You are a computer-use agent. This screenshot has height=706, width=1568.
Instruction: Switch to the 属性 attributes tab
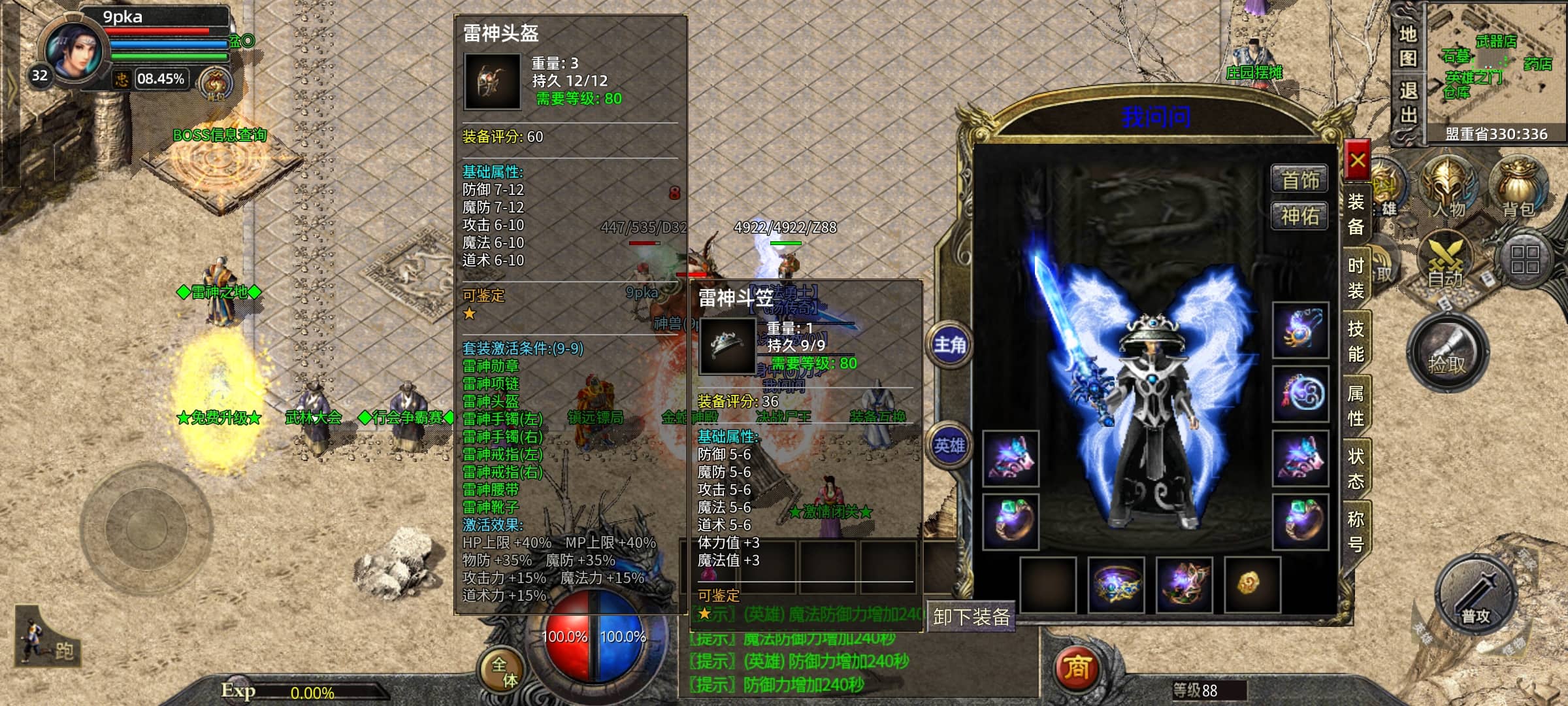click(1356, 405)
